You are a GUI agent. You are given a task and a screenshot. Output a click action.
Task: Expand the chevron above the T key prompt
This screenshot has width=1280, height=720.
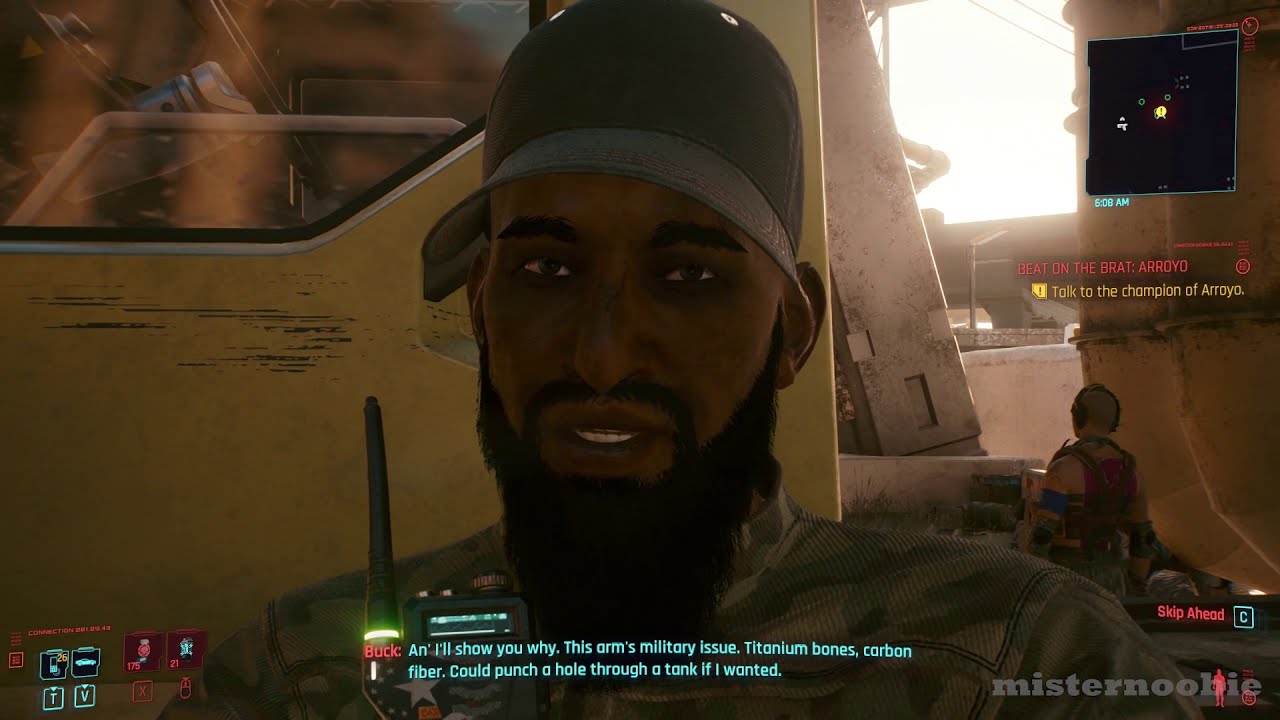click(x=53, y=688)
